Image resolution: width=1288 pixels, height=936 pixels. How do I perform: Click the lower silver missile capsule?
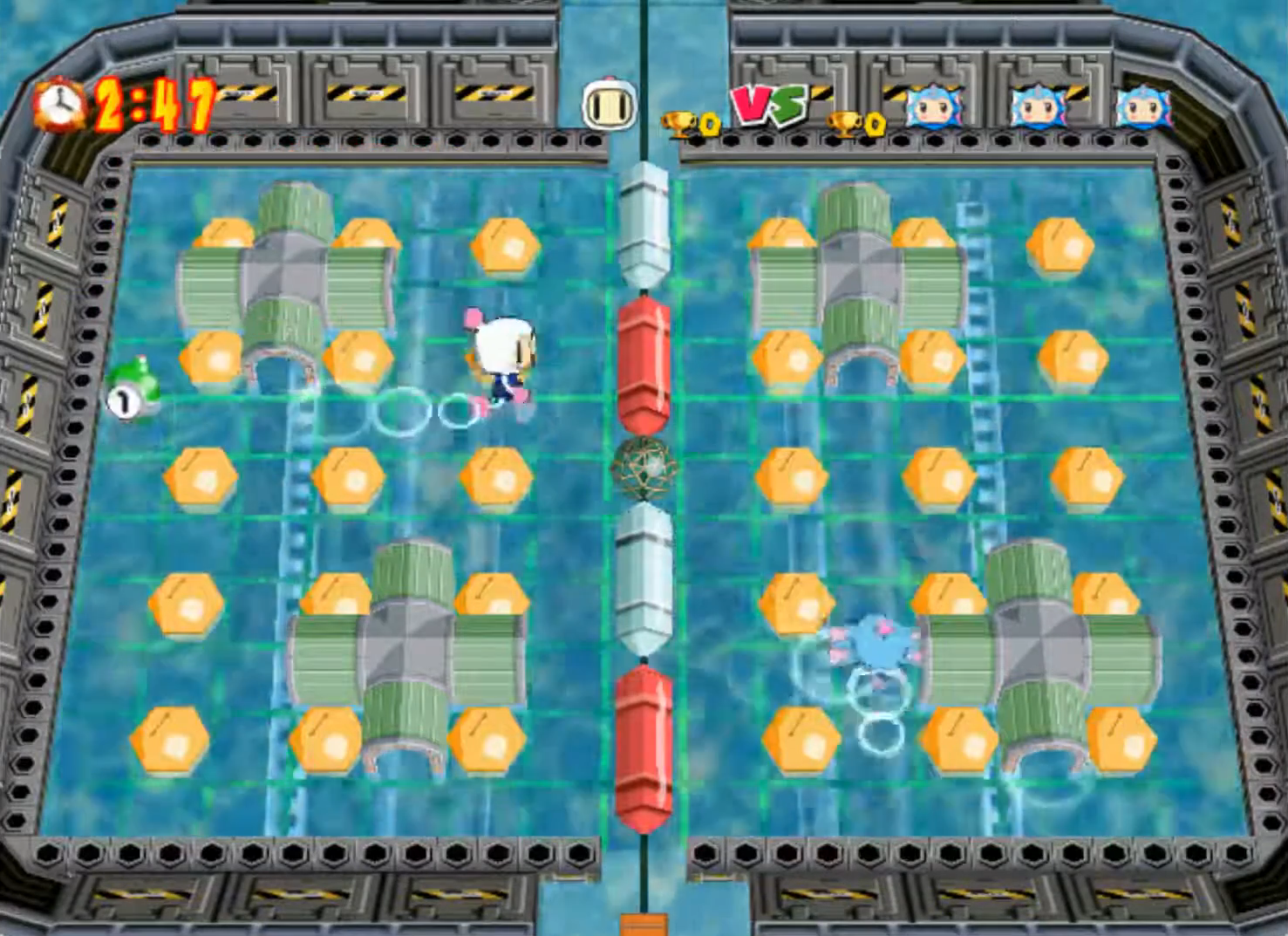[x=643, y=576]
